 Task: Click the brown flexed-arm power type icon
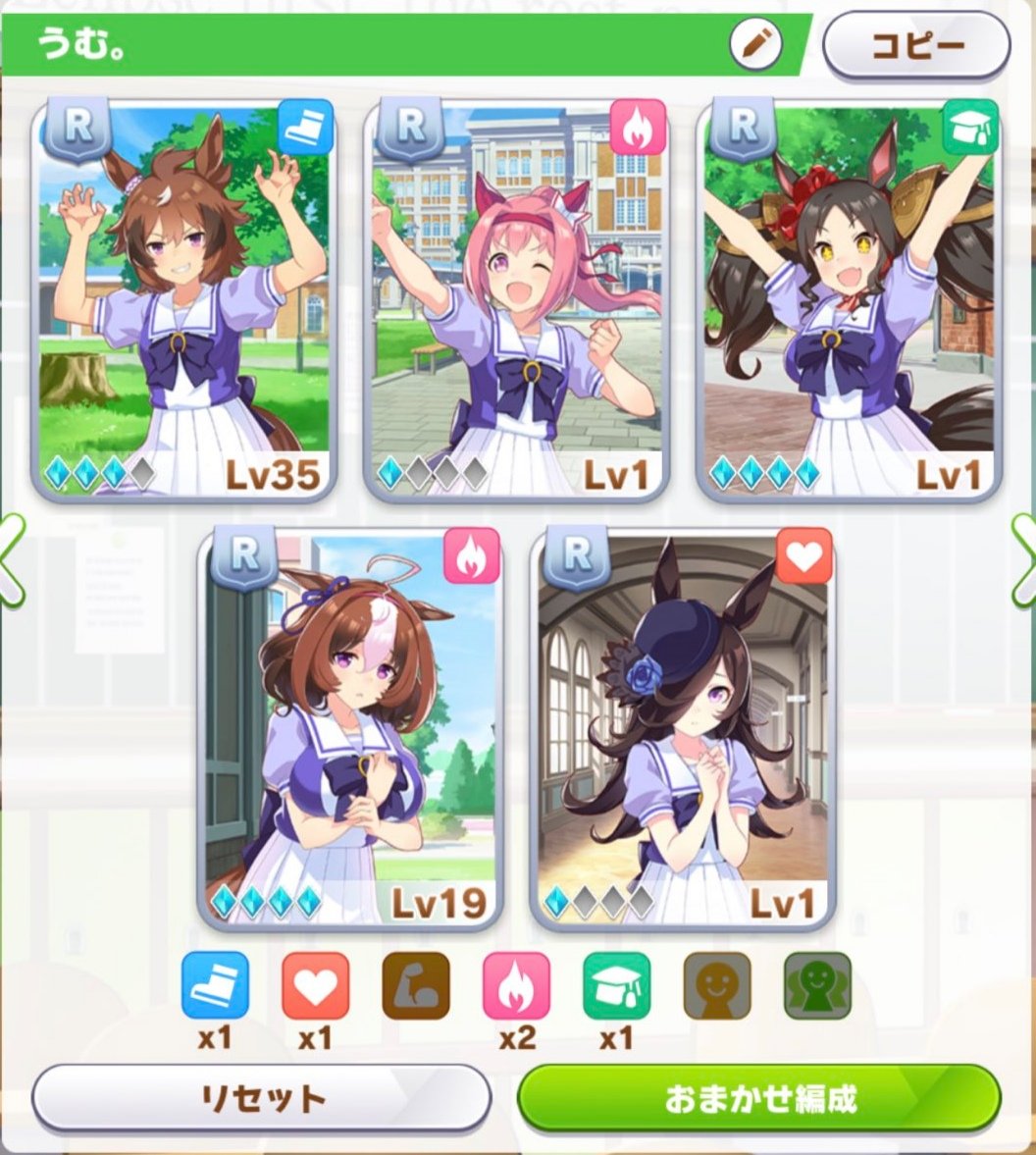point(416,986)
